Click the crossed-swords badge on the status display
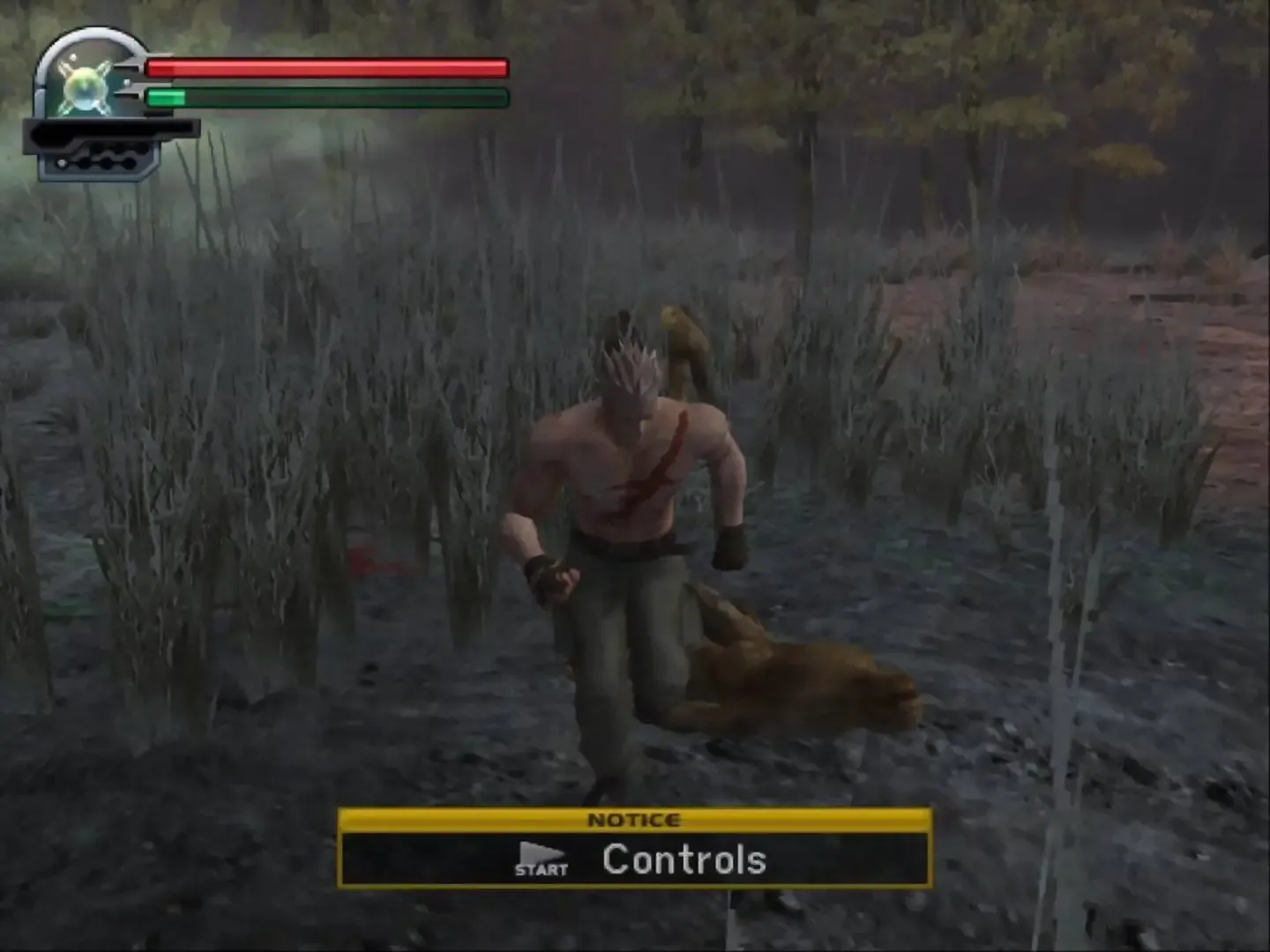 [85, 87]
